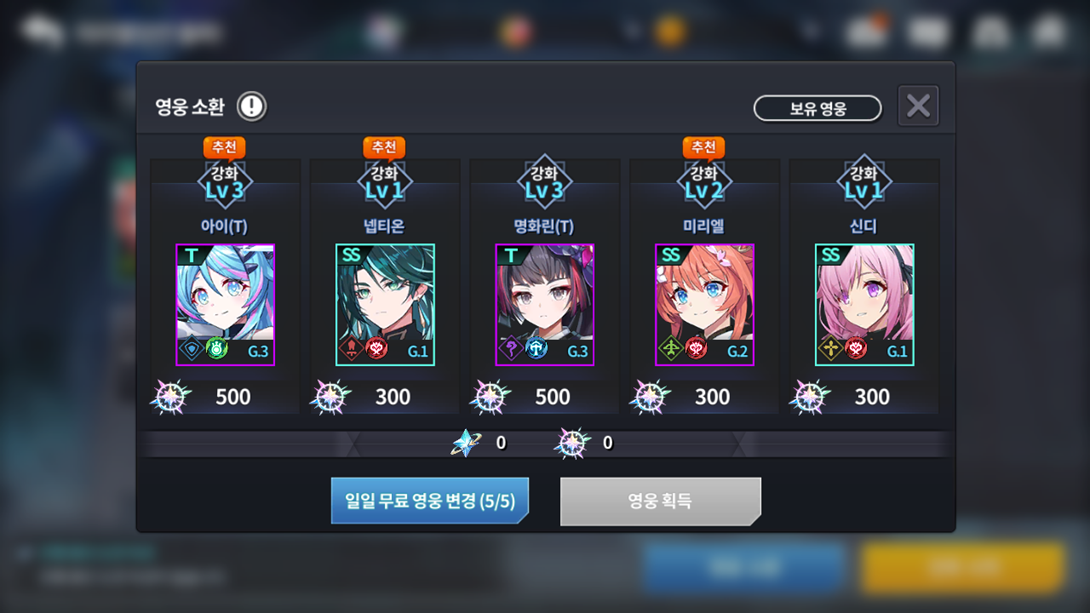1090x613 pixels.
Task: Choose the 넵티온 hero card
Action: coord(385,305)
